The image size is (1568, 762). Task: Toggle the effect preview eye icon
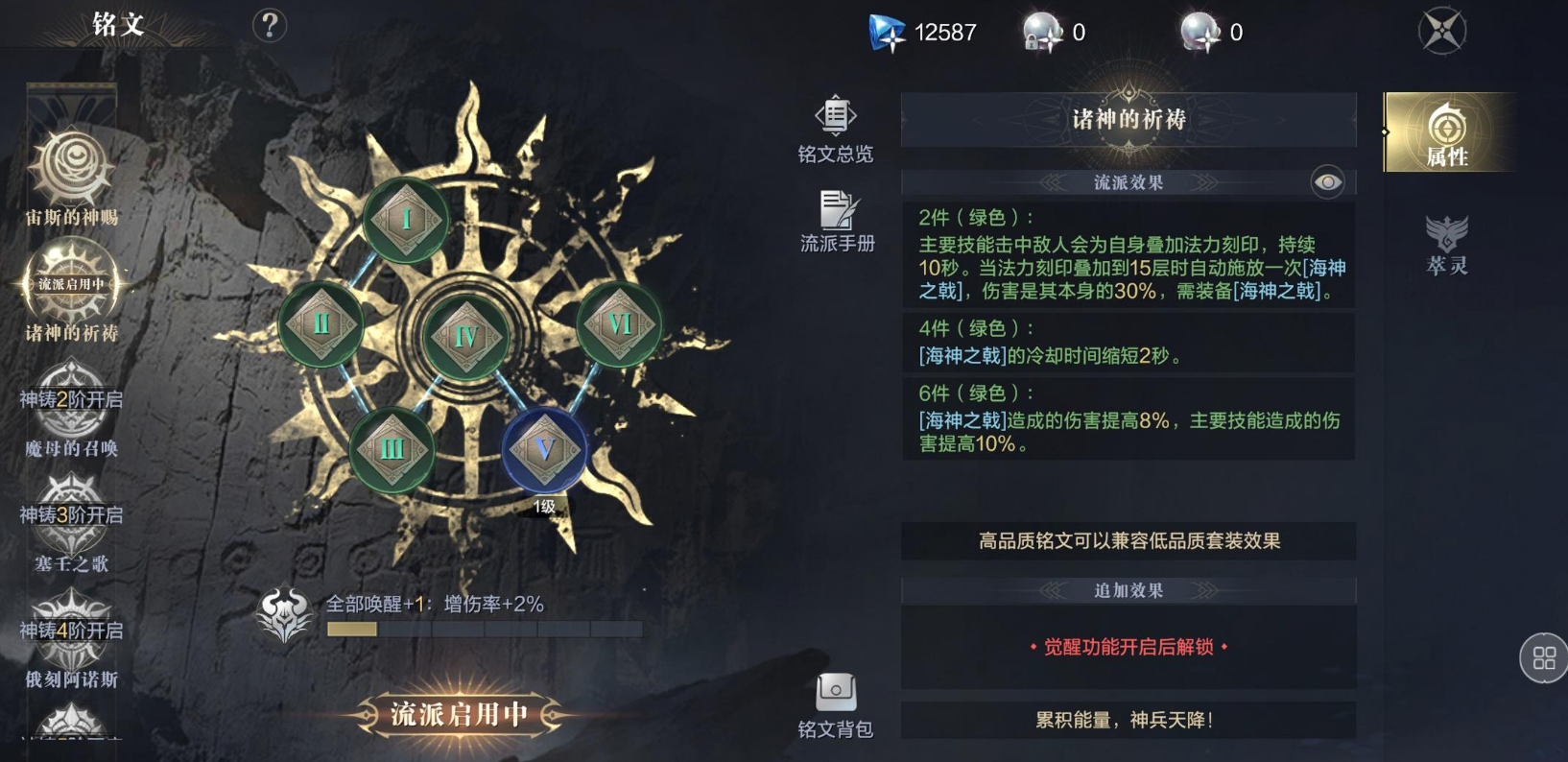pos(1327,180)
